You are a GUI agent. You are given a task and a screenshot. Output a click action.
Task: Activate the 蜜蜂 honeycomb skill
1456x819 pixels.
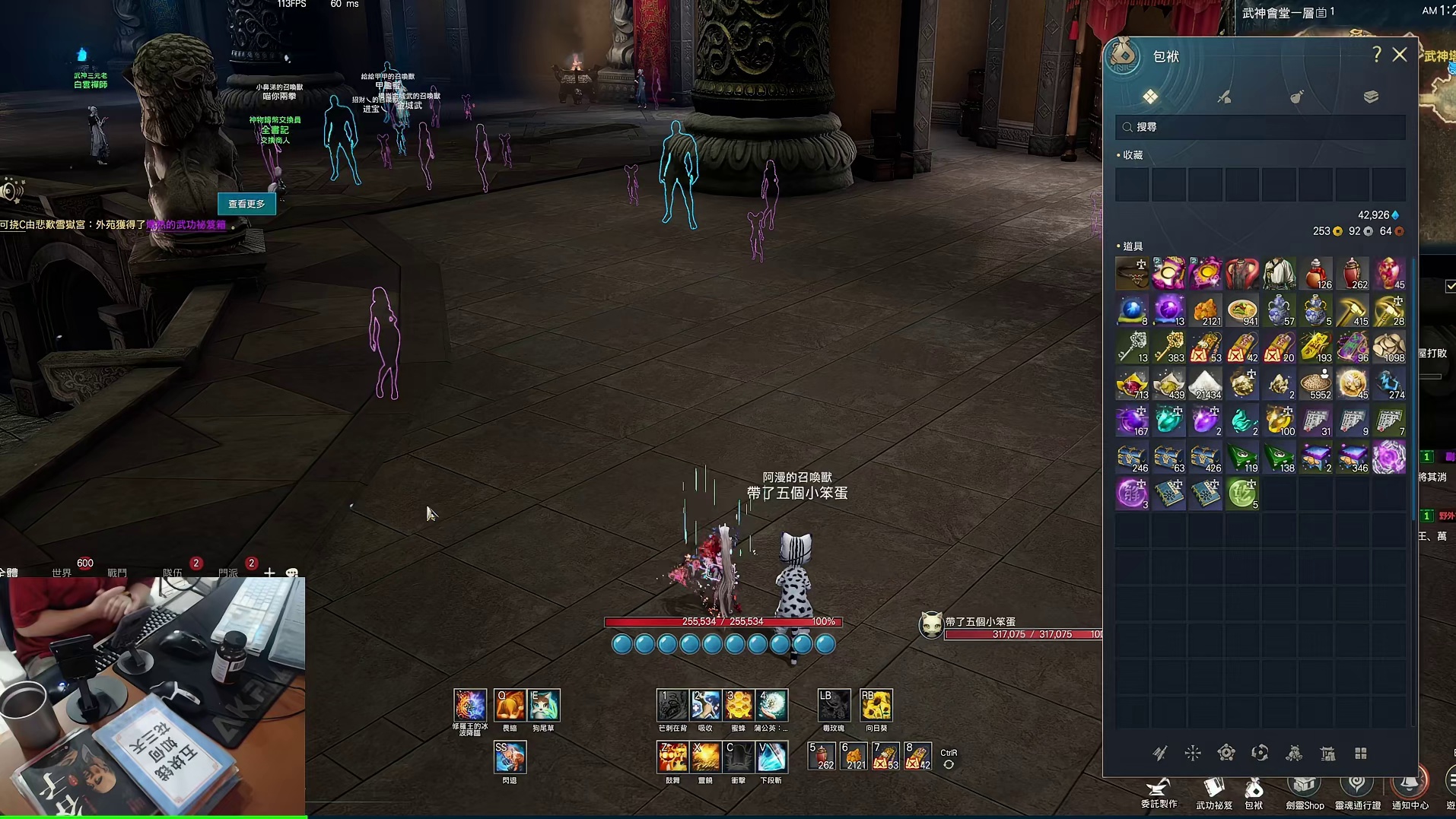739,706
